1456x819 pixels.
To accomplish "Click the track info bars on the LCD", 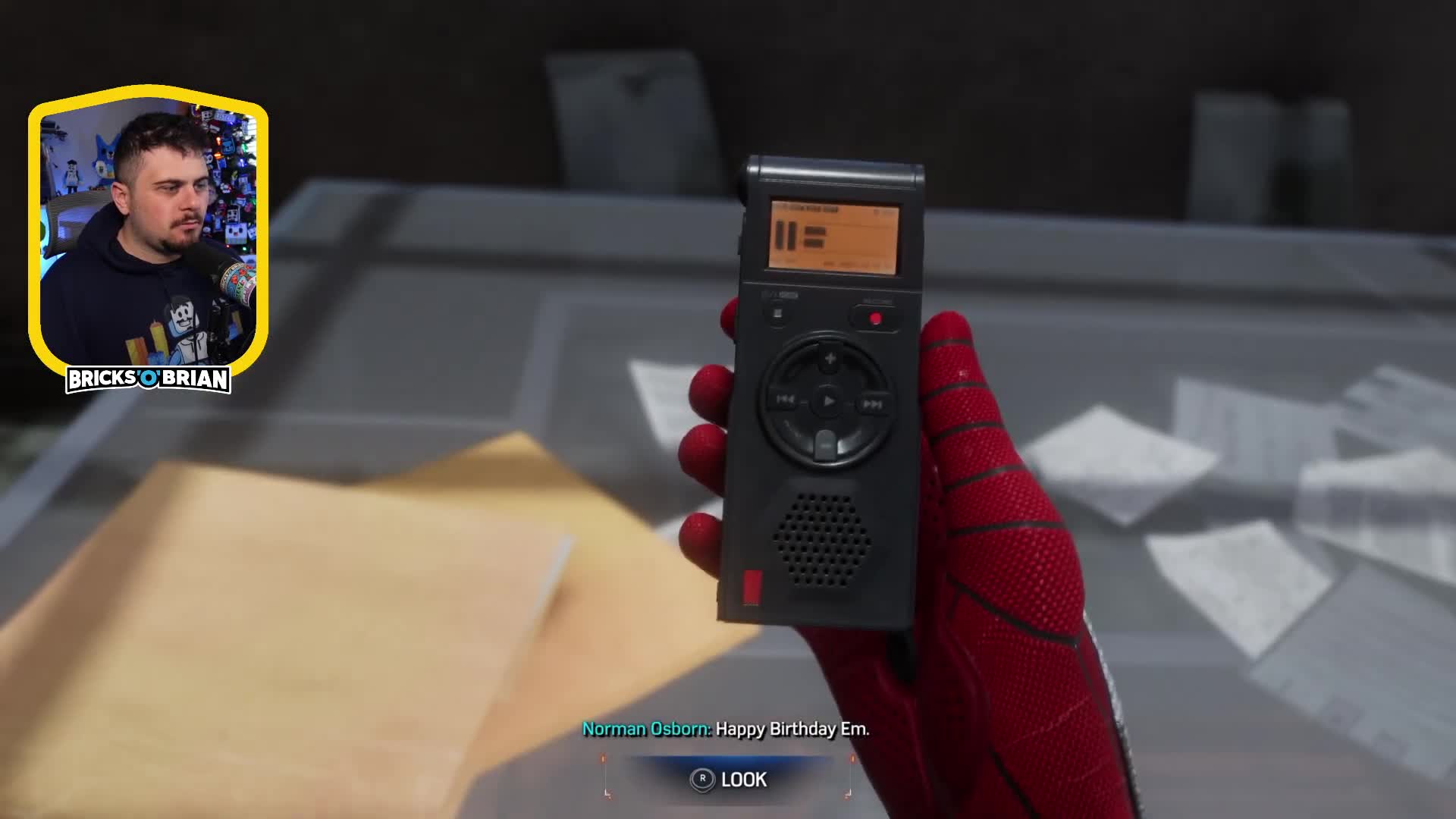I will (815, 239).
